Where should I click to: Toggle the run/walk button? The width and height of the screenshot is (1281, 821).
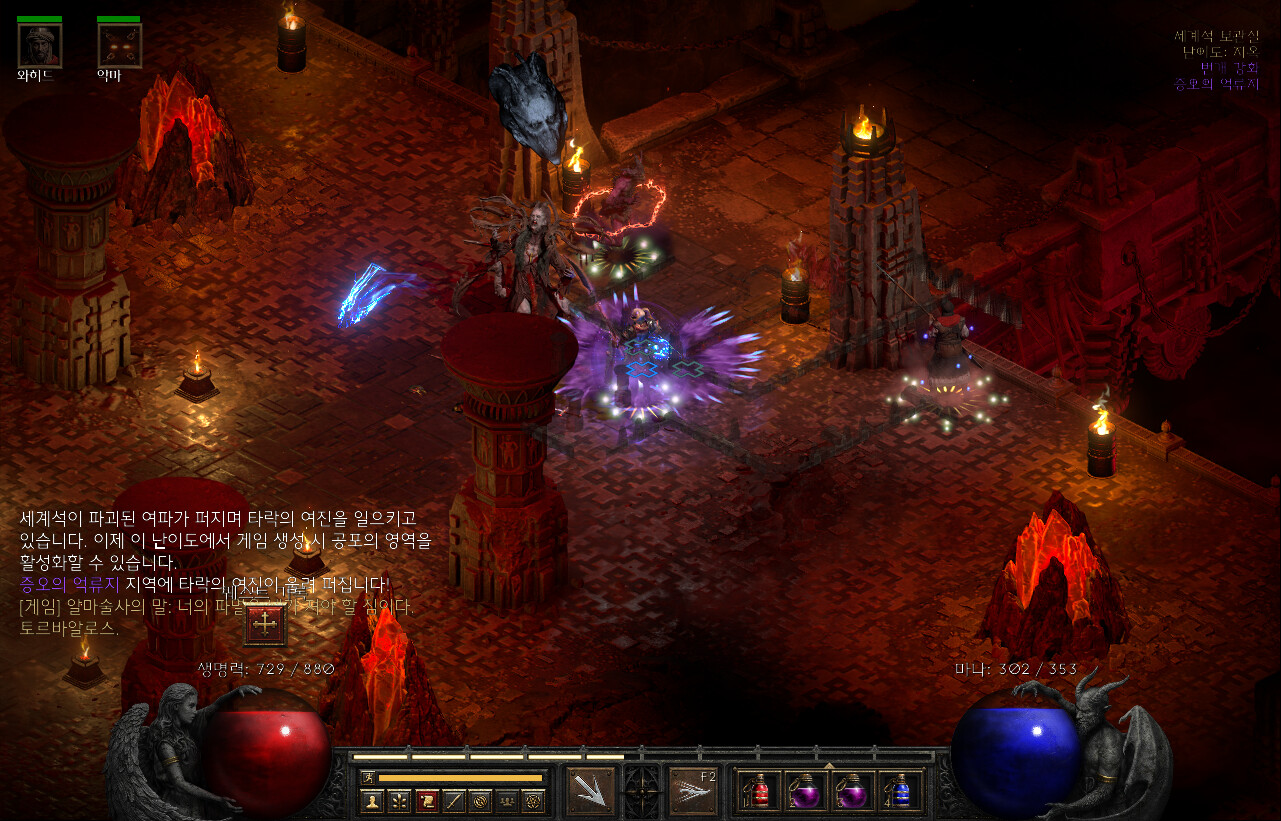[368, 777]
